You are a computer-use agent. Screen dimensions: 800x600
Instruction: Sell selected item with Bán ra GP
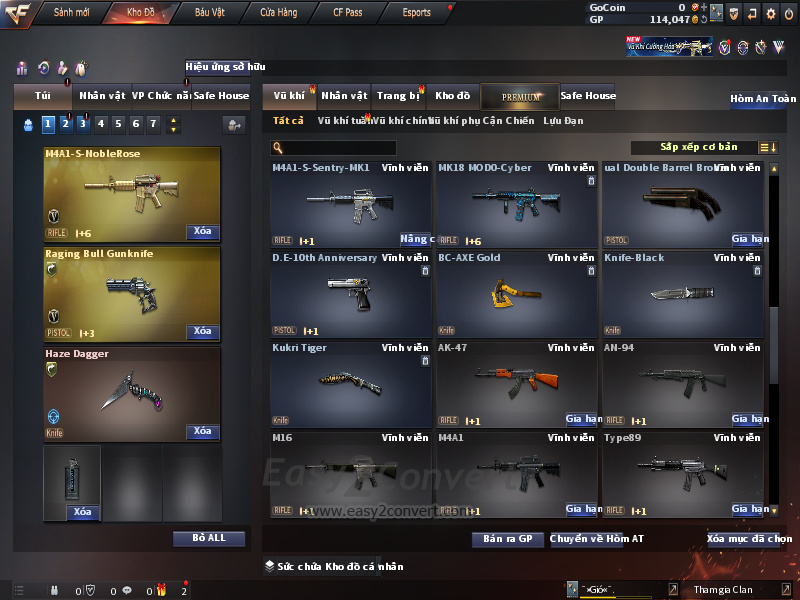click(x=507, y=539)
